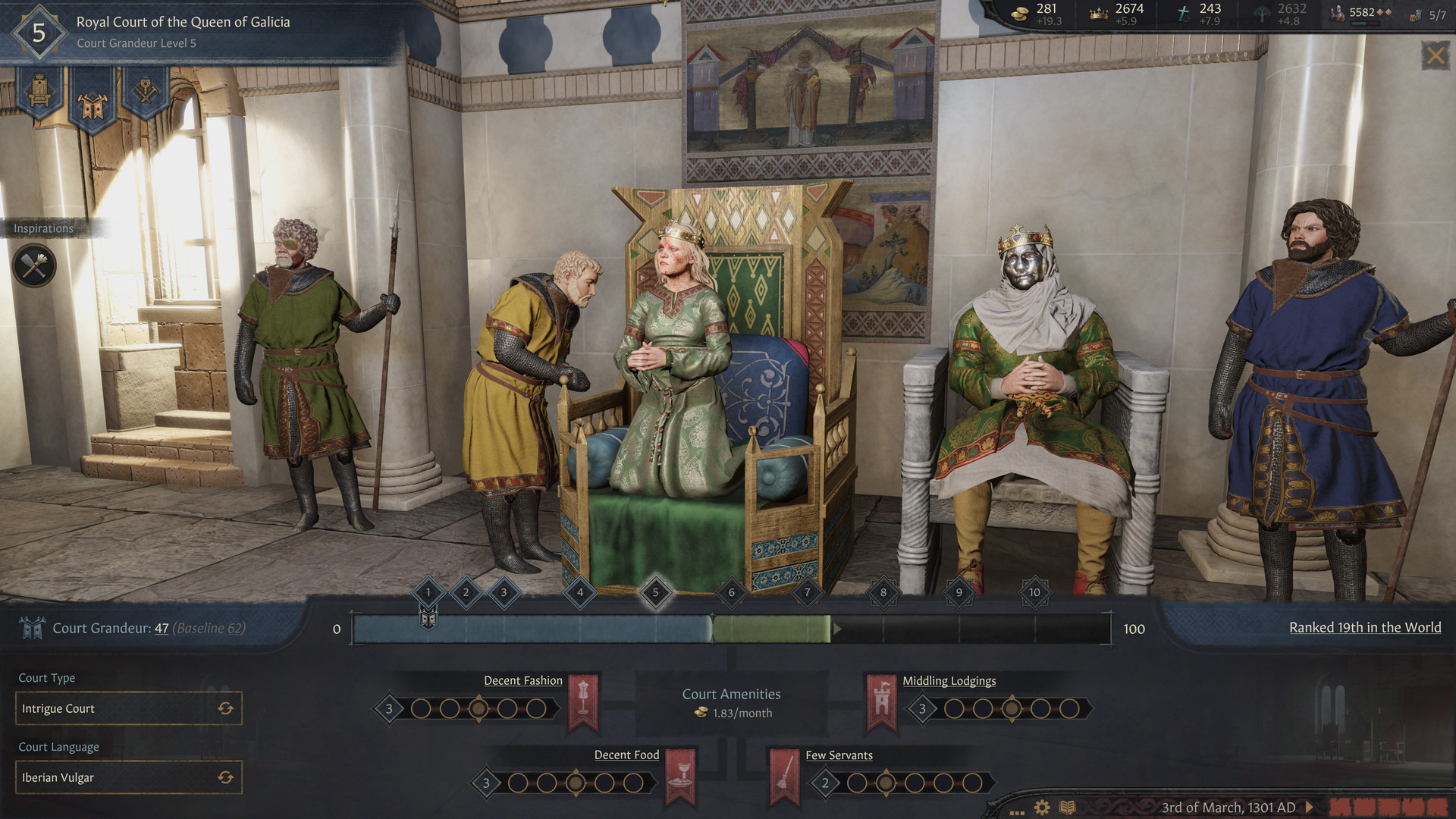The height and width of the screenshot is (819, 1456).
Task: Open the Royal Armory artifacts banner
Action: pyautogui.click(x=147, y=91)
